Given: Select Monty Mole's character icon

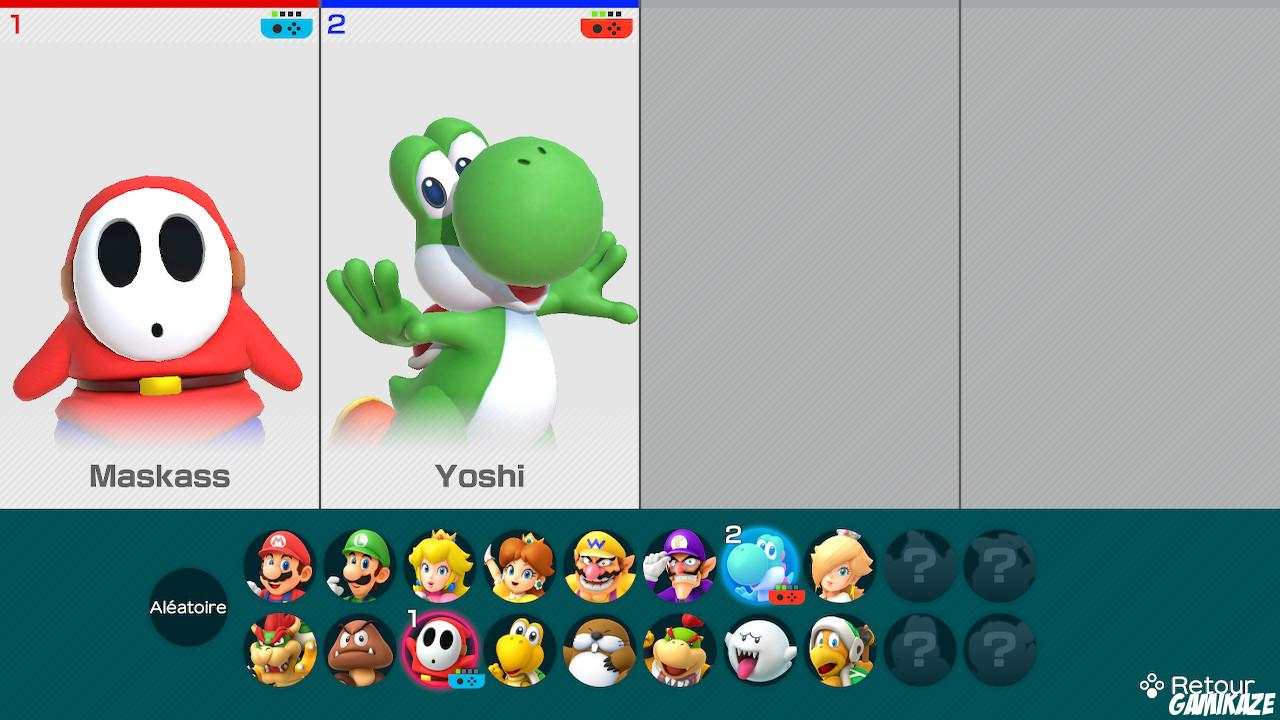Looking at the screenshot, I should click(x=598, y=651).
